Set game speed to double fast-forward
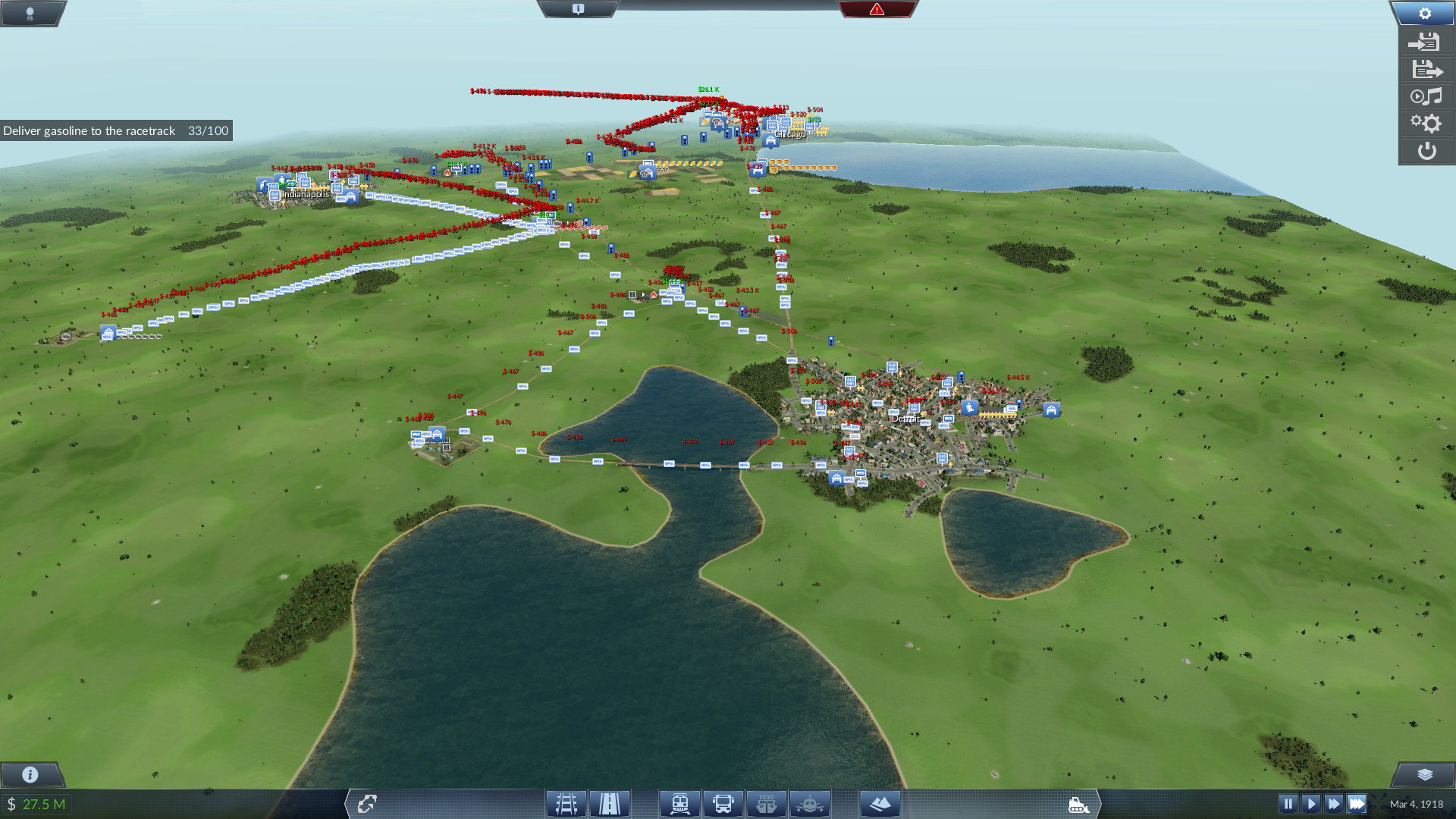 (1333, 804)
